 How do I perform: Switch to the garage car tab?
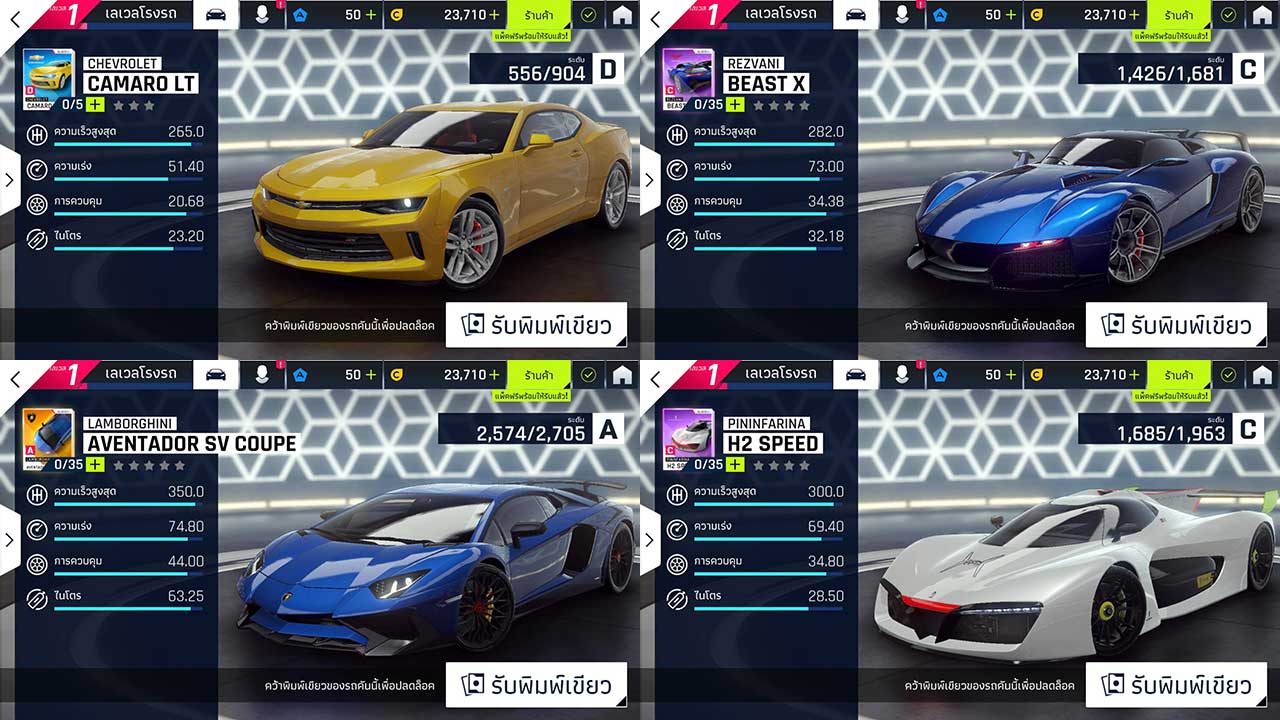pos(215,15)
